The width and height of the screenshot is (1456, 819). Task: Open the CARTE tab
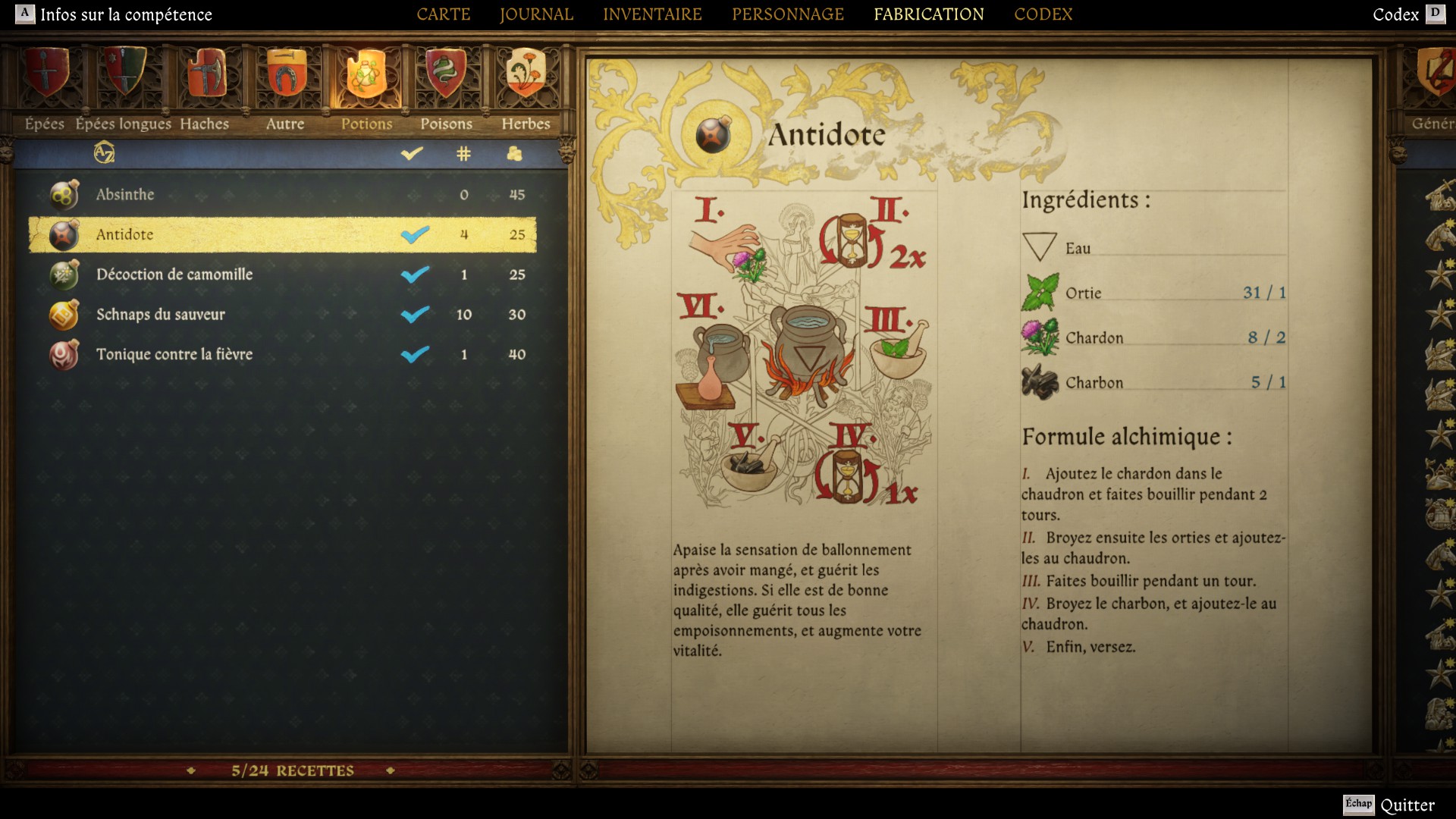444,14
